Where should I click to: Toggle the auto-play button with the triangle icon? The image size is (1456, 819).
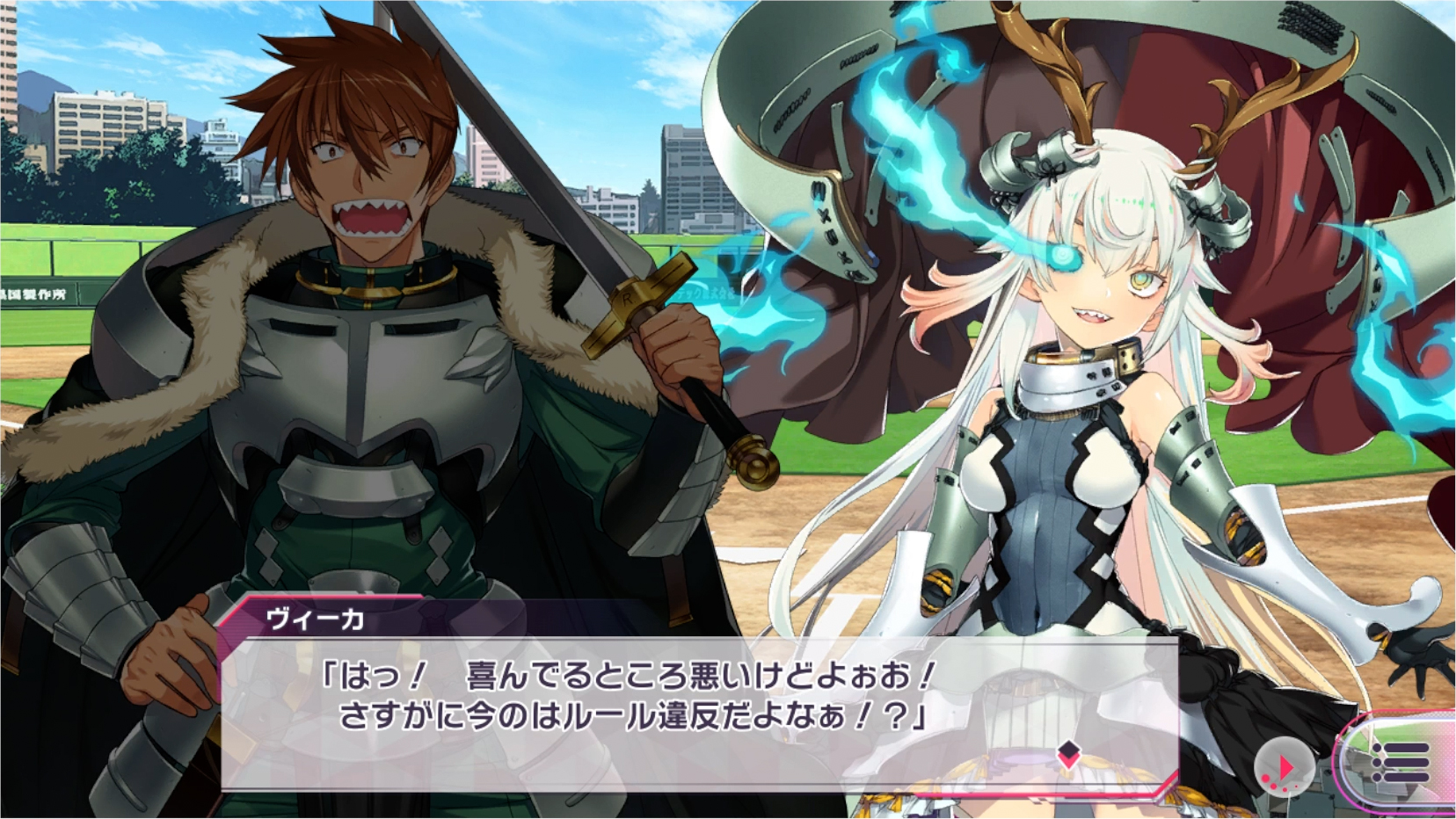1284,766
